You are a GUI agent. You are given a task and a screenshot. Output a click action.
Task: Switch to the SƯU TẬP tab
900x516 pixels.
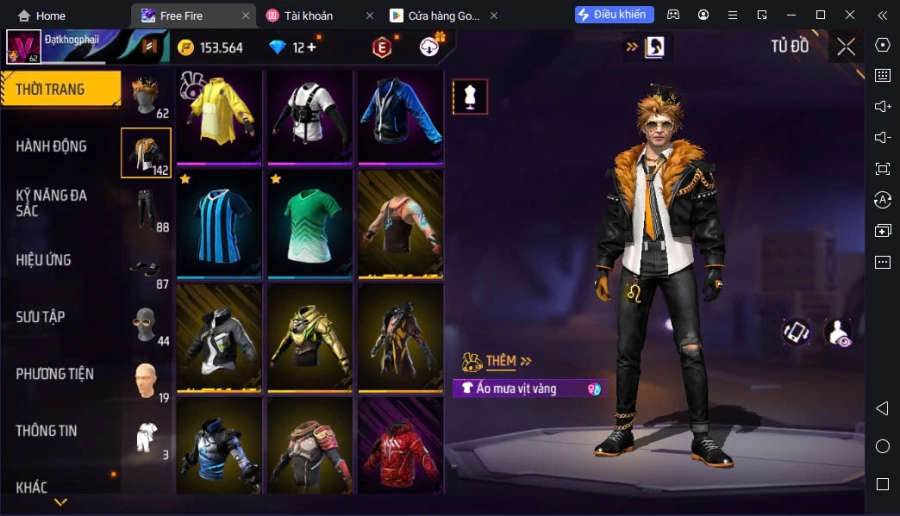click(x=40, y=317)
